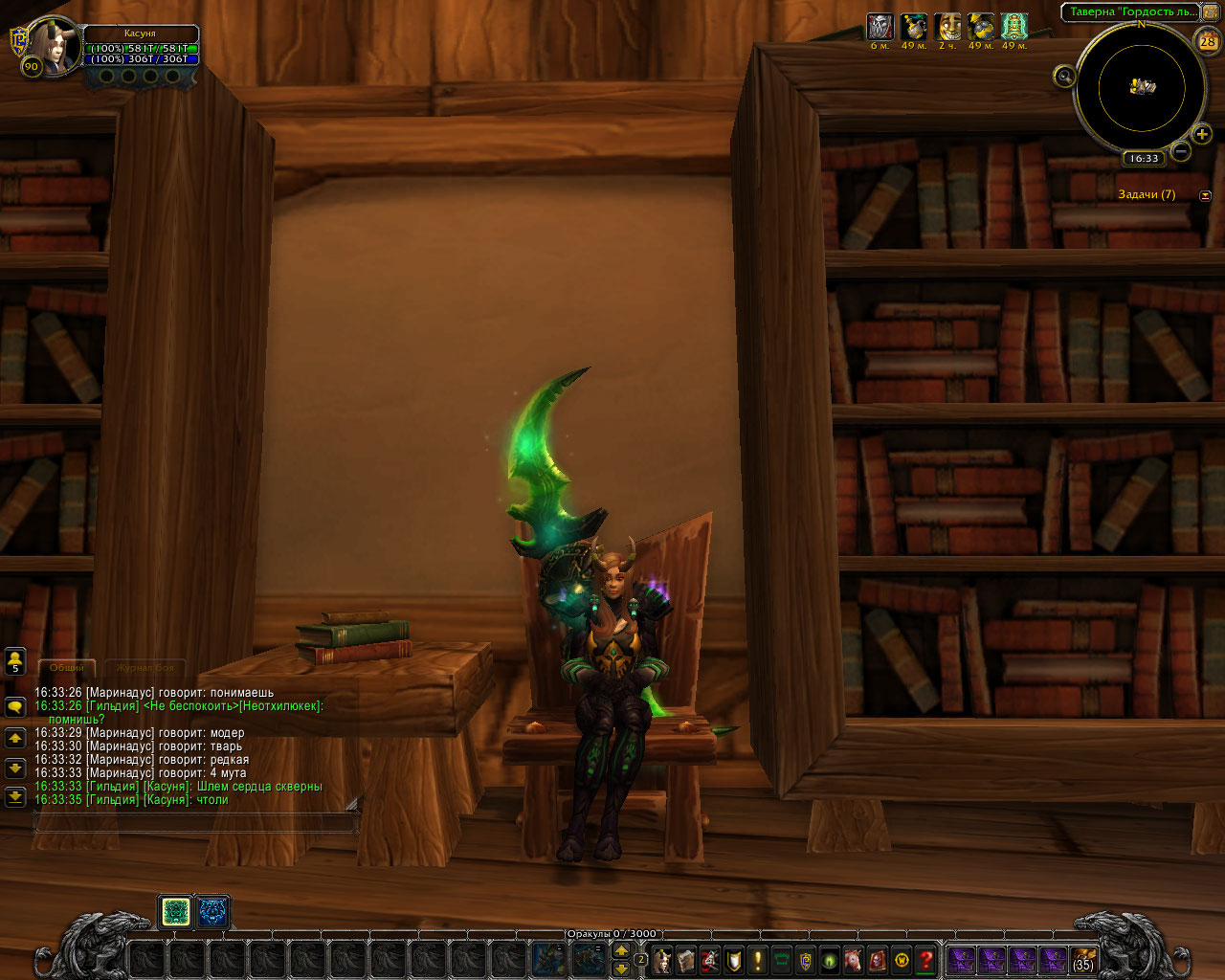
Task: Zoom out the minimap with the minus button
Action: click(x=1181, y=151)
